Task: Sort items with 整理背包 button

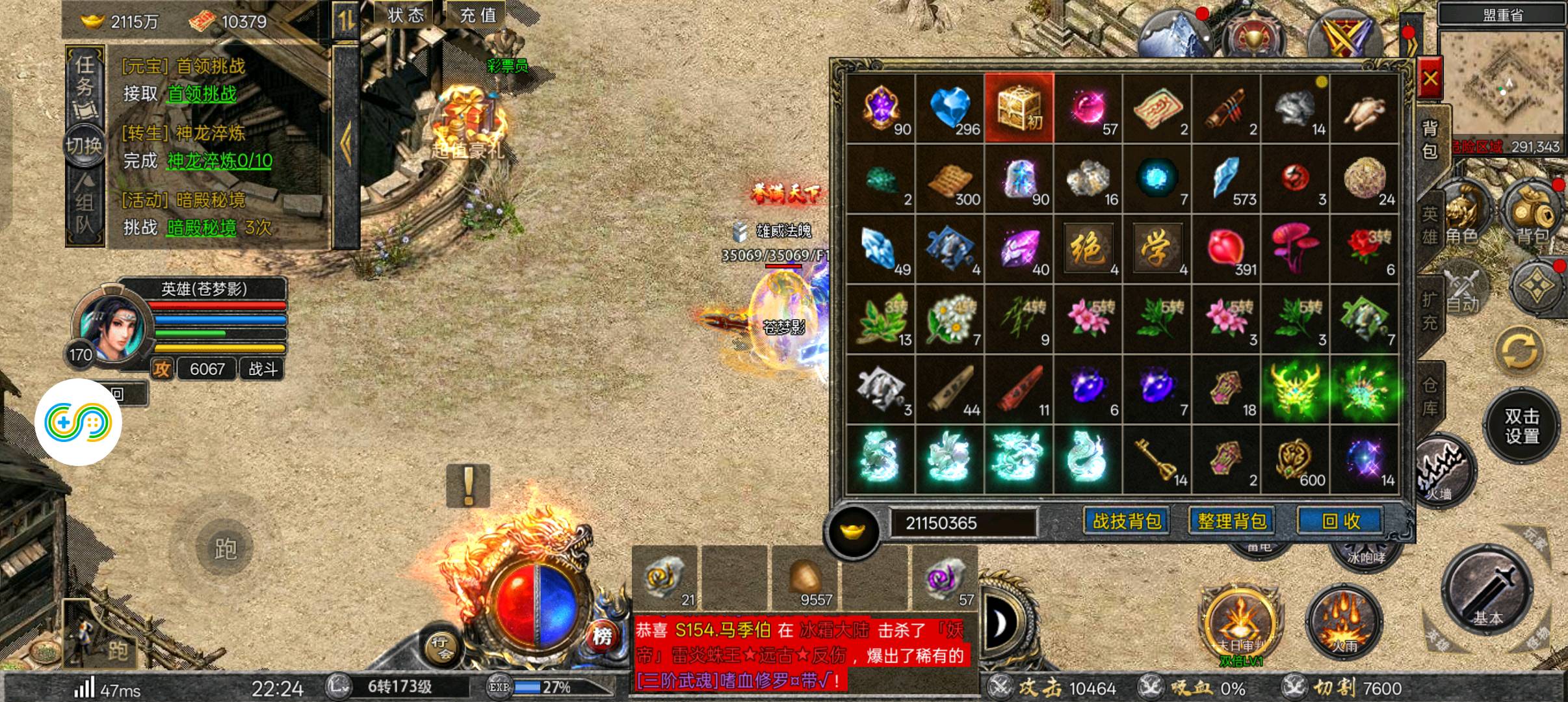Action: 1232,521
